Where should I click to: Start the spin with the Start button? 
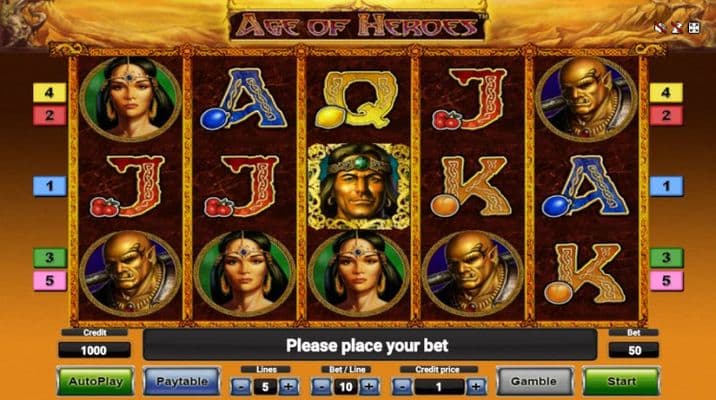coord(621,381)
